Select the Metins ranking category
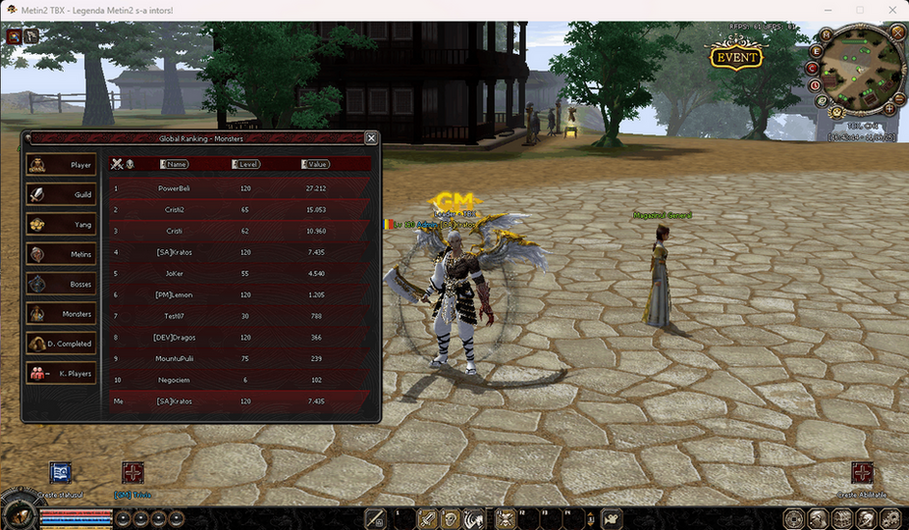The height and width of the screenshot is (530, 909). [62, 254]
